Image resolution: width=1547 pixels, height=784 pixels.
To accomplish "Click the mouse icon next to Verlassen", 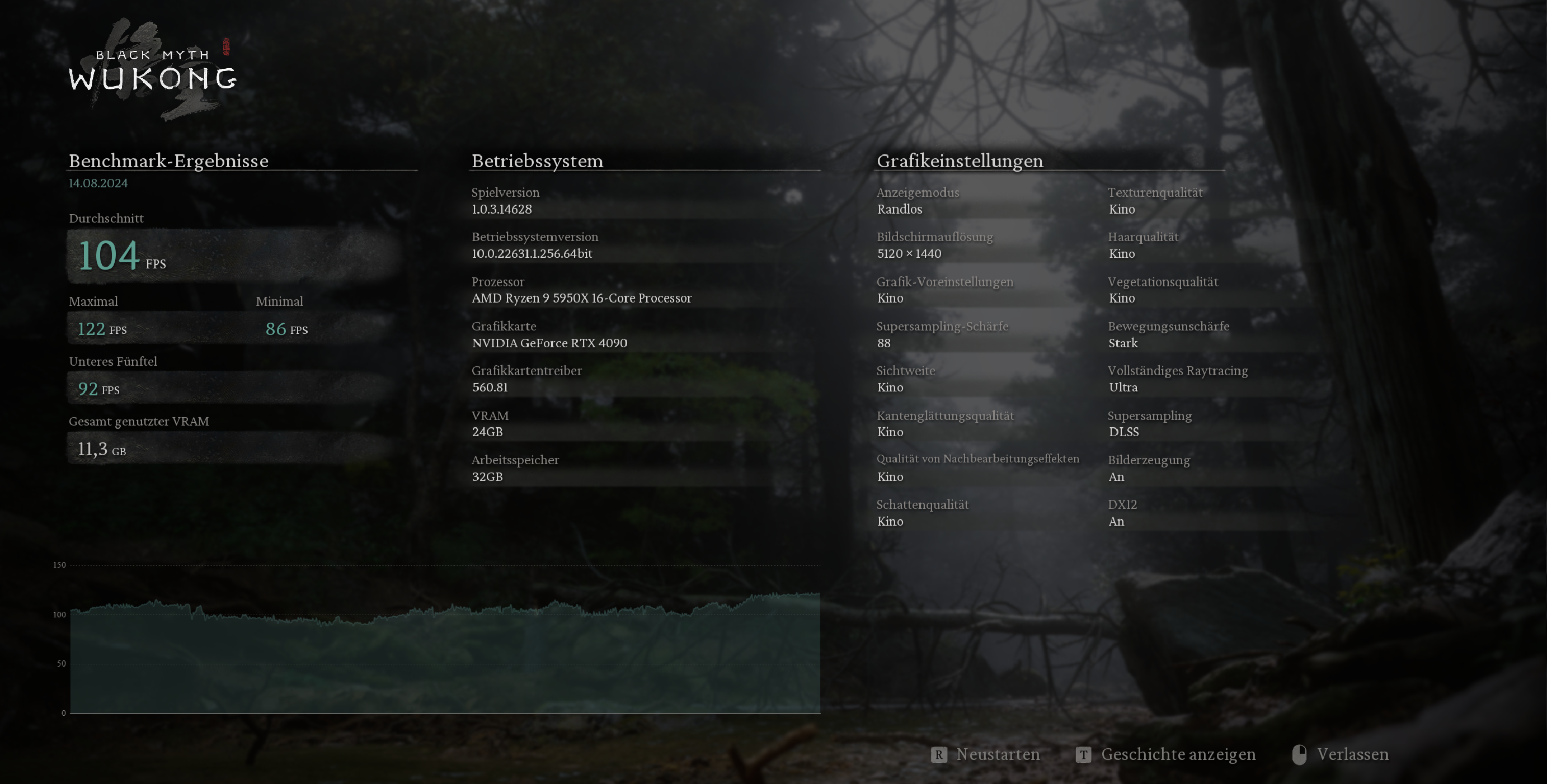I will click(x=1300, y=754).
